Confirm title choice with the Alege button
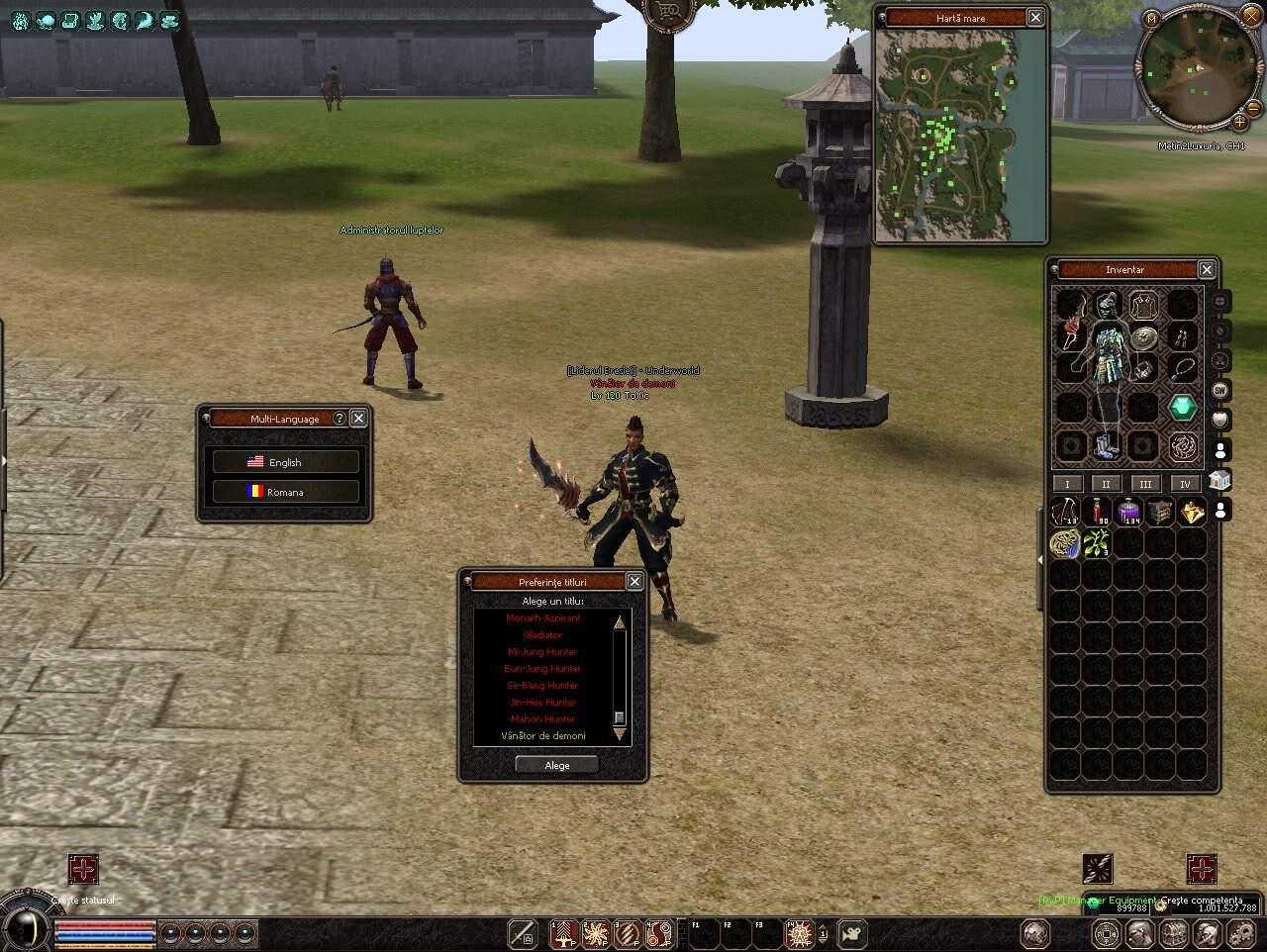Screen dimensions: 1267x952 click(x=555, y=764)
